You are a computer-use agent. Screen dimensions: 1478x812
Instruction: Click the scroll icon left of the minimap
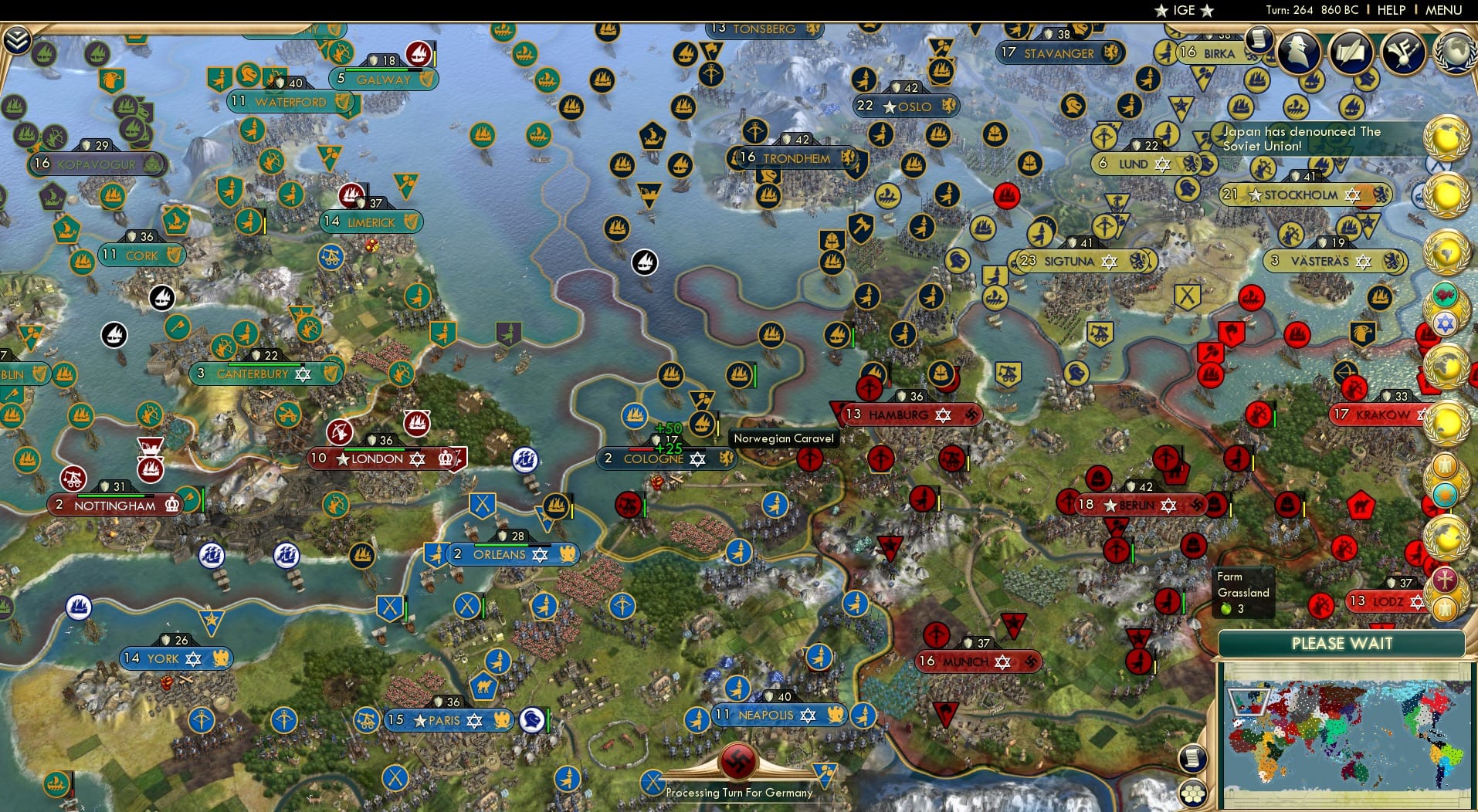(1192, 758)
